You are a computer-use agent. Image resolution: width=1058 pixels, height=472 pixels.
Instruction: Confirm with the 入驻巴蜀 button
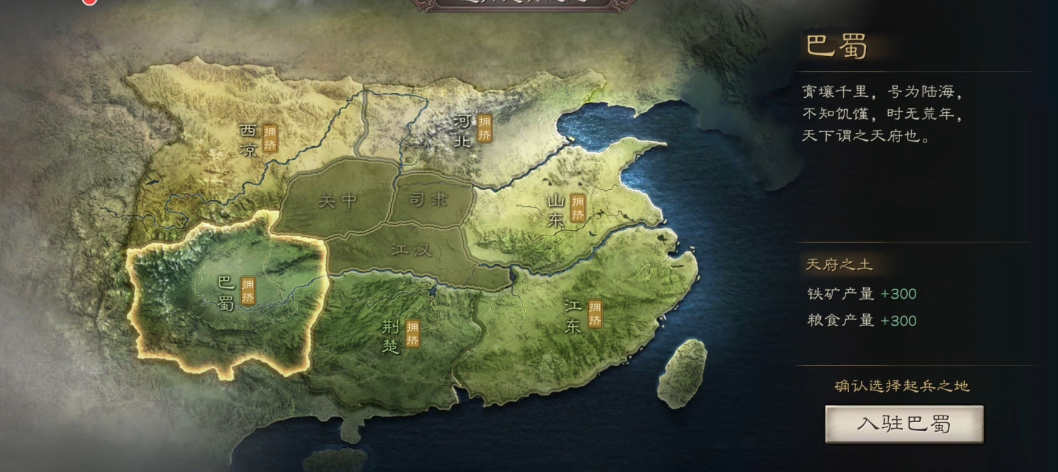pos(904,424)
